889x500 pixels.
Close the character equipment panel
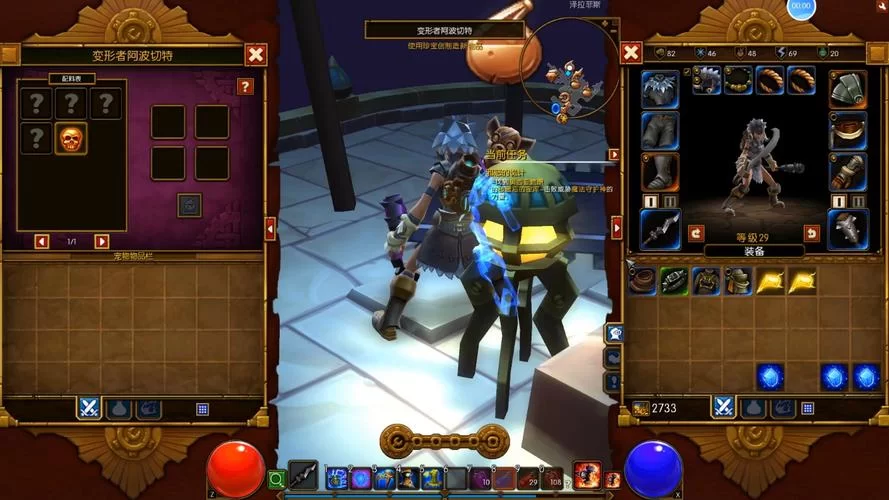coord(631,53)
